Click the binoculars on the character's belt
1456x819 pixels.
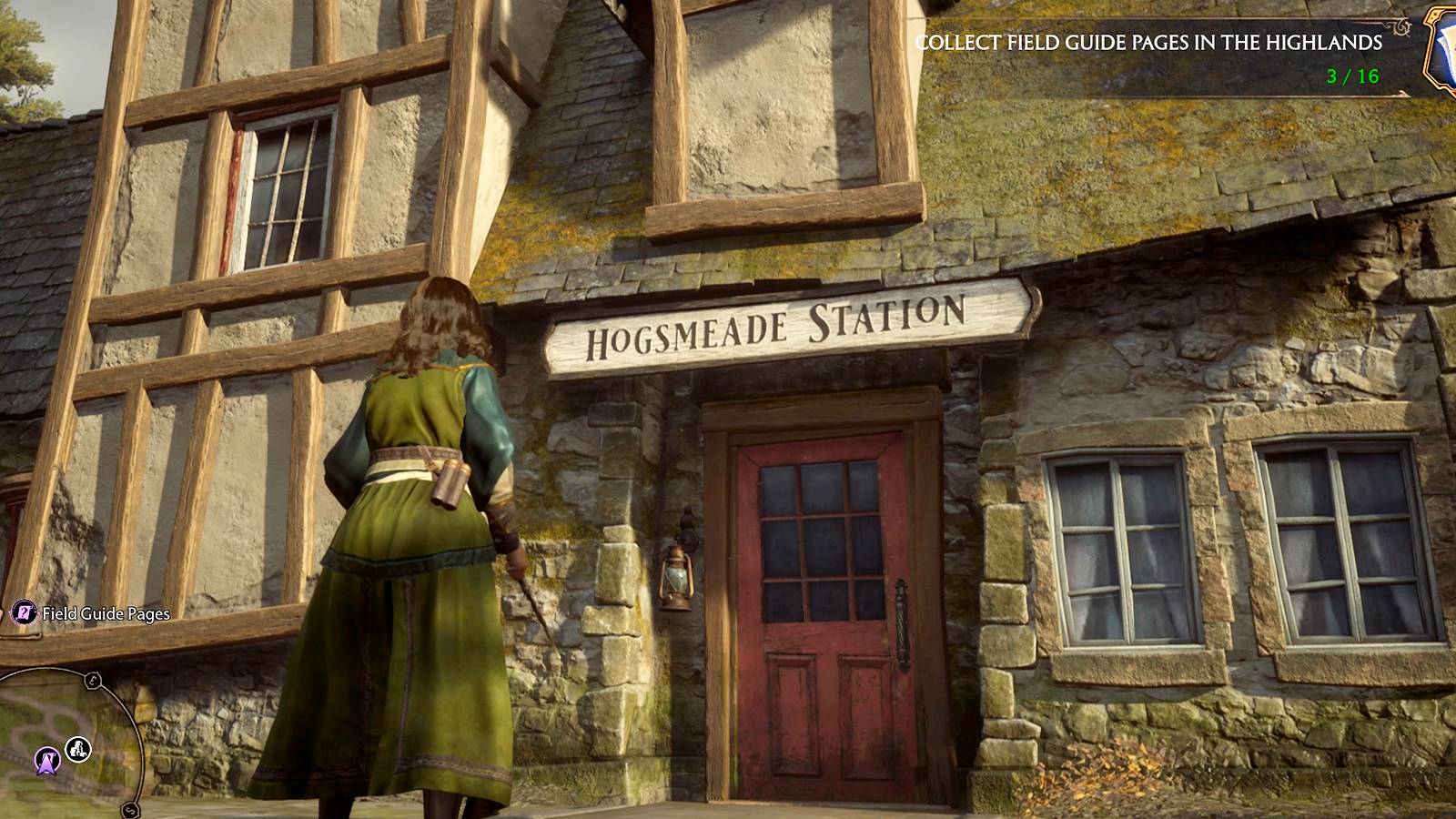449,484
